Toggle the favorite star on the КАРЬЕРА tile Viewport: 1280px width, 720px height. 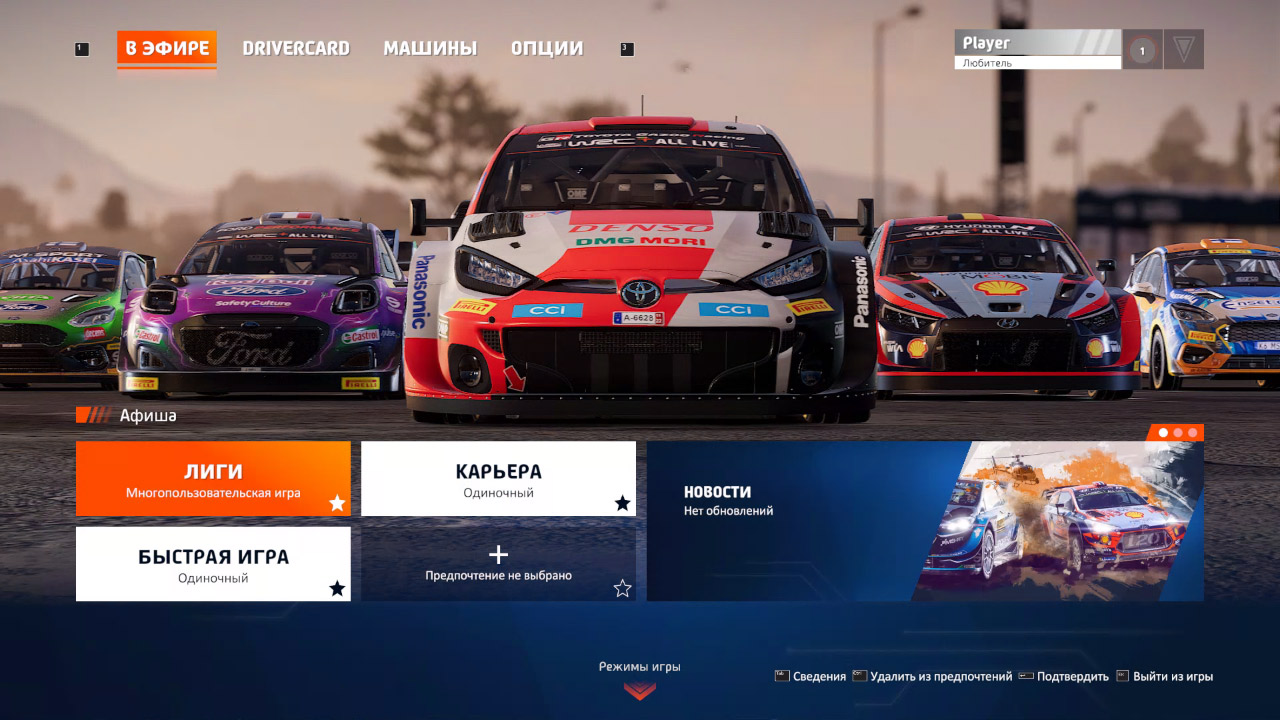pos(623,504)
